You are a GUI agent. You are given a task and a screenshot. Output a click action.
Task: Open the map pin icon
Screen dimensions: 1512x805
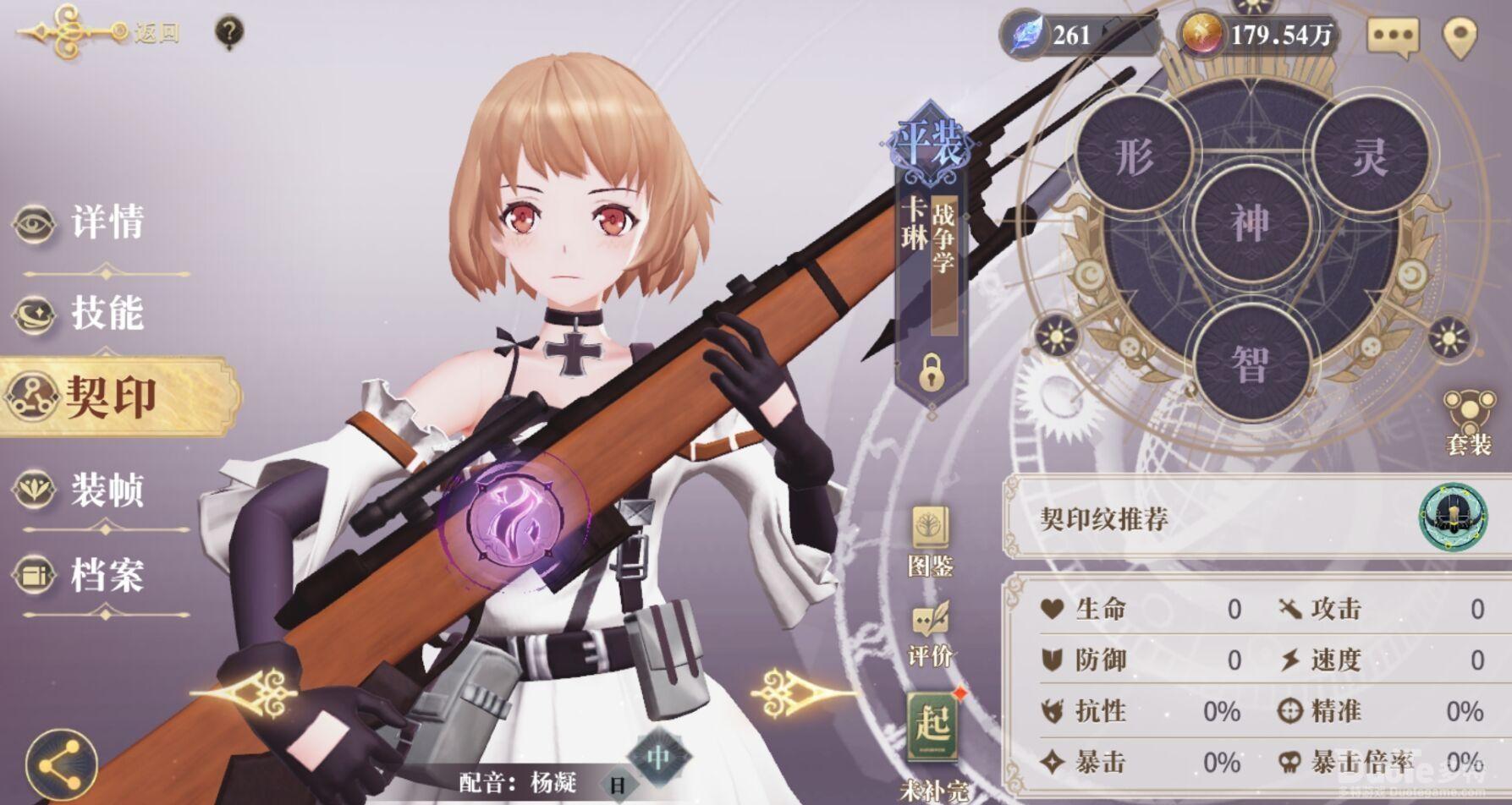[x=1460, y=36]
